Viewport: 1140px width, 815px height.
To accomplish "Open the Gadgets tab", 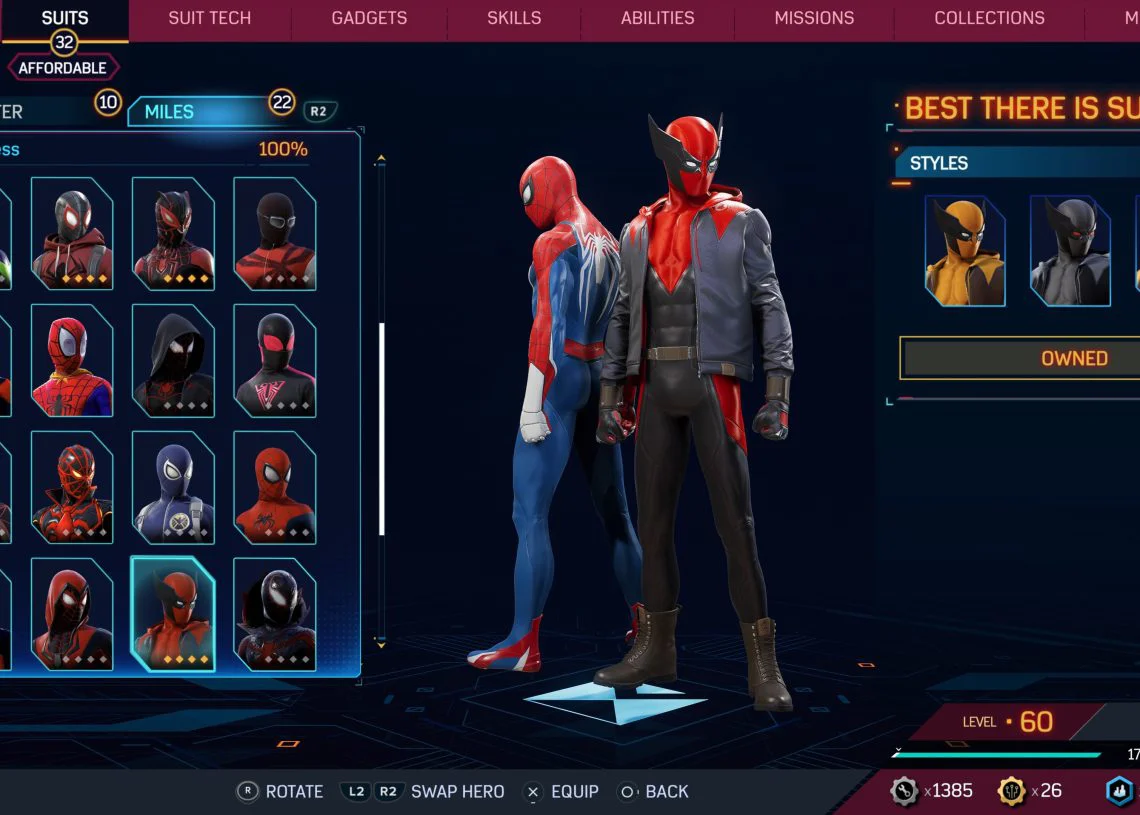I will pyautogui.click(x=369, y=18).
